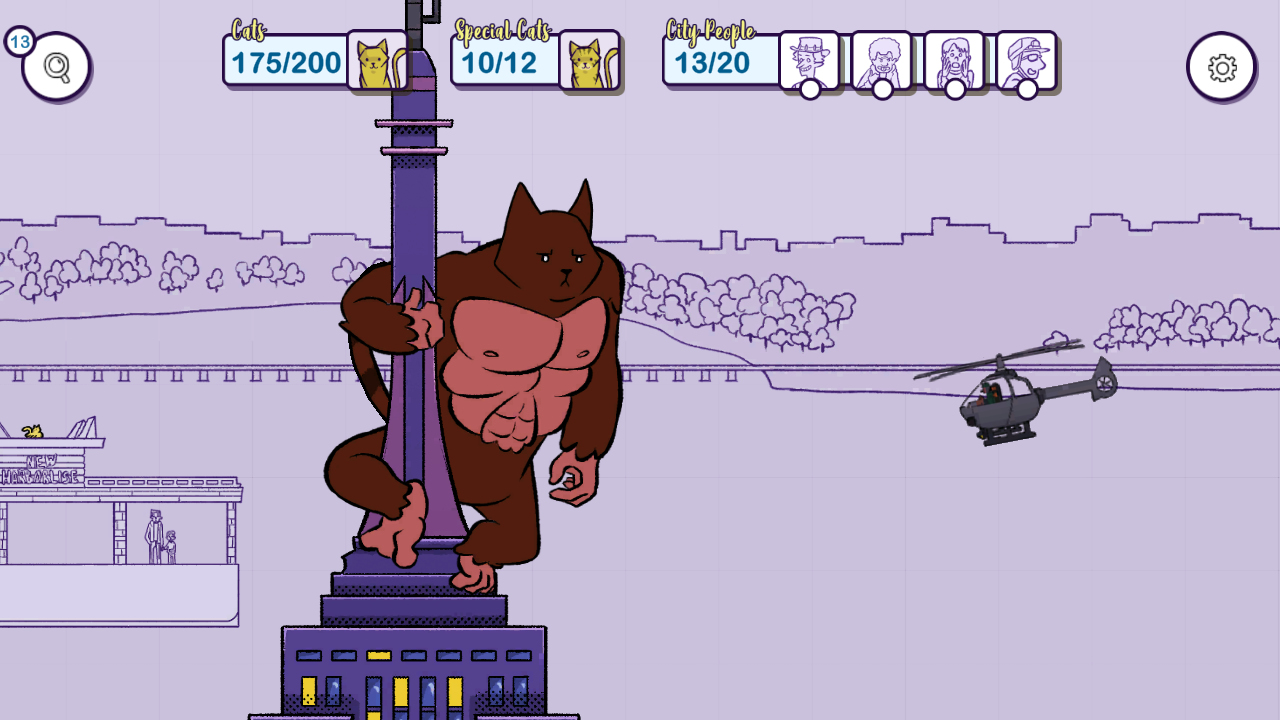Open the magnifying glass hint tool
This screenshot has width=1280, height=720.
point(55,66)
